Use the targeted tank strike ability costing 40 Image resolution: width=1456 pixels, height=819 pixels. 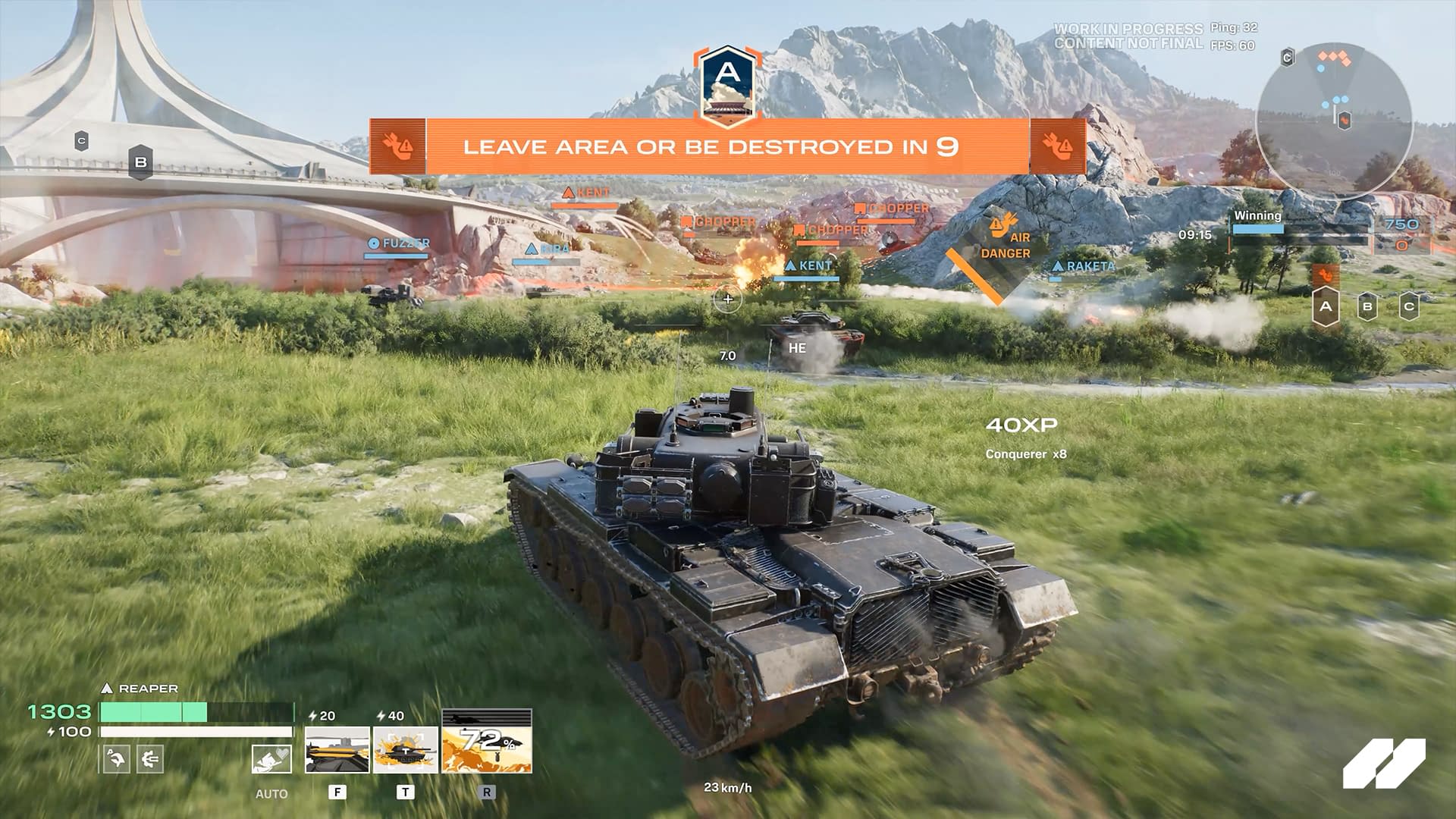(405, 749)
